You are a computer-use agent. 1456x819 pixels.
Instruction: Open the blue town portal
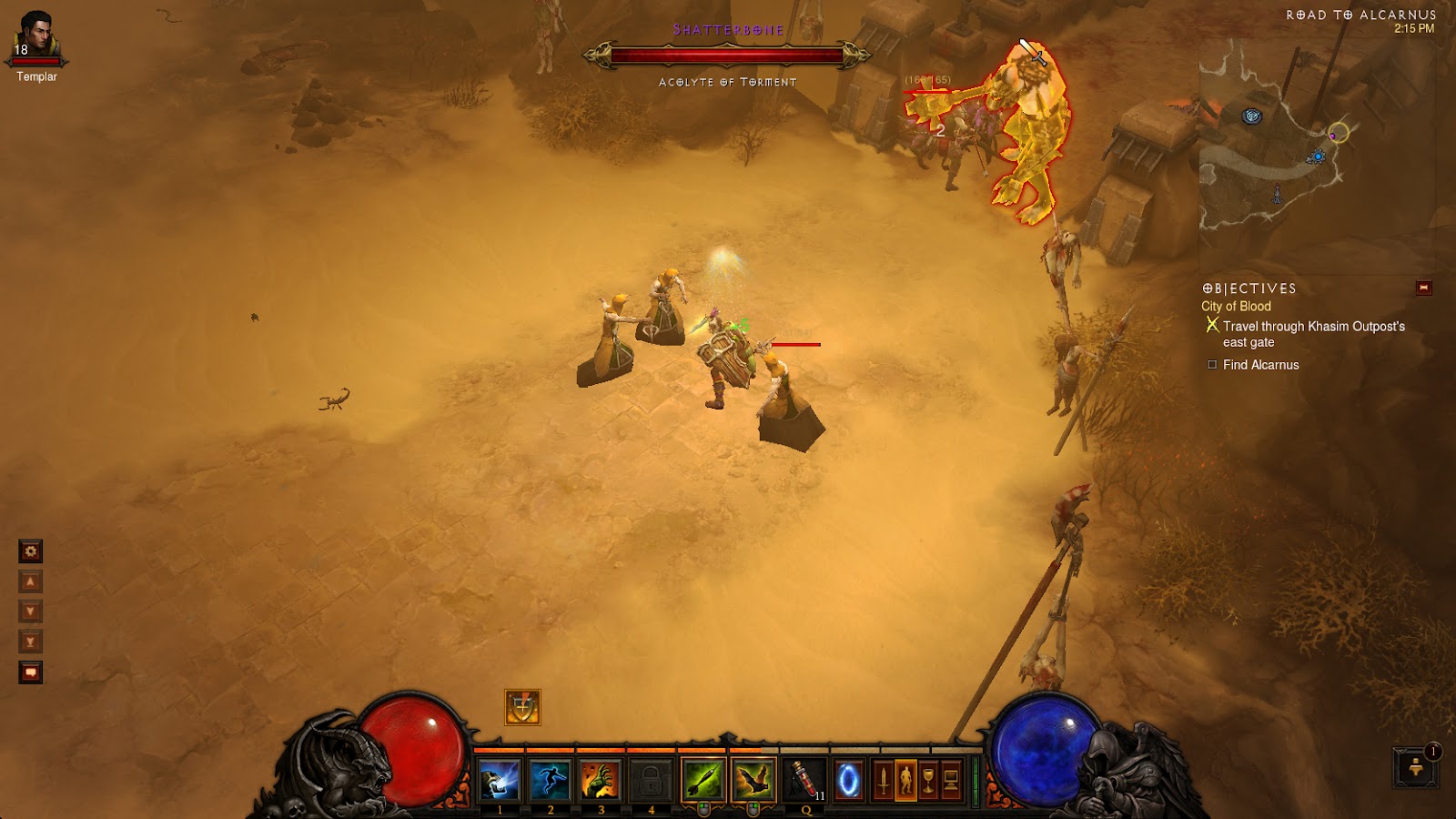pos(848,781)
